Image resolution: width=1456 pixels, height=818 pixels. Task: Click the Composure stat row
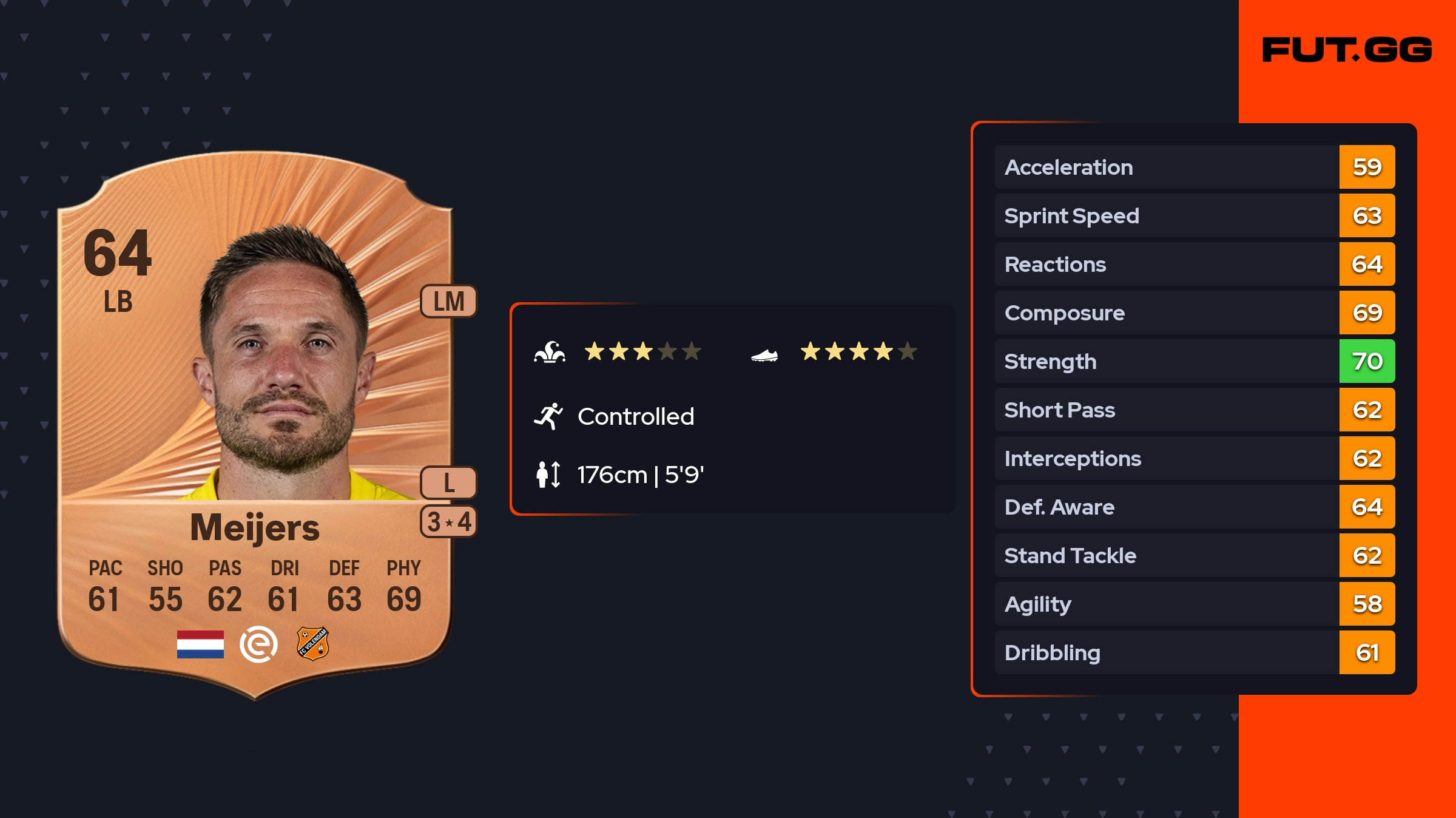[1194, 313]
